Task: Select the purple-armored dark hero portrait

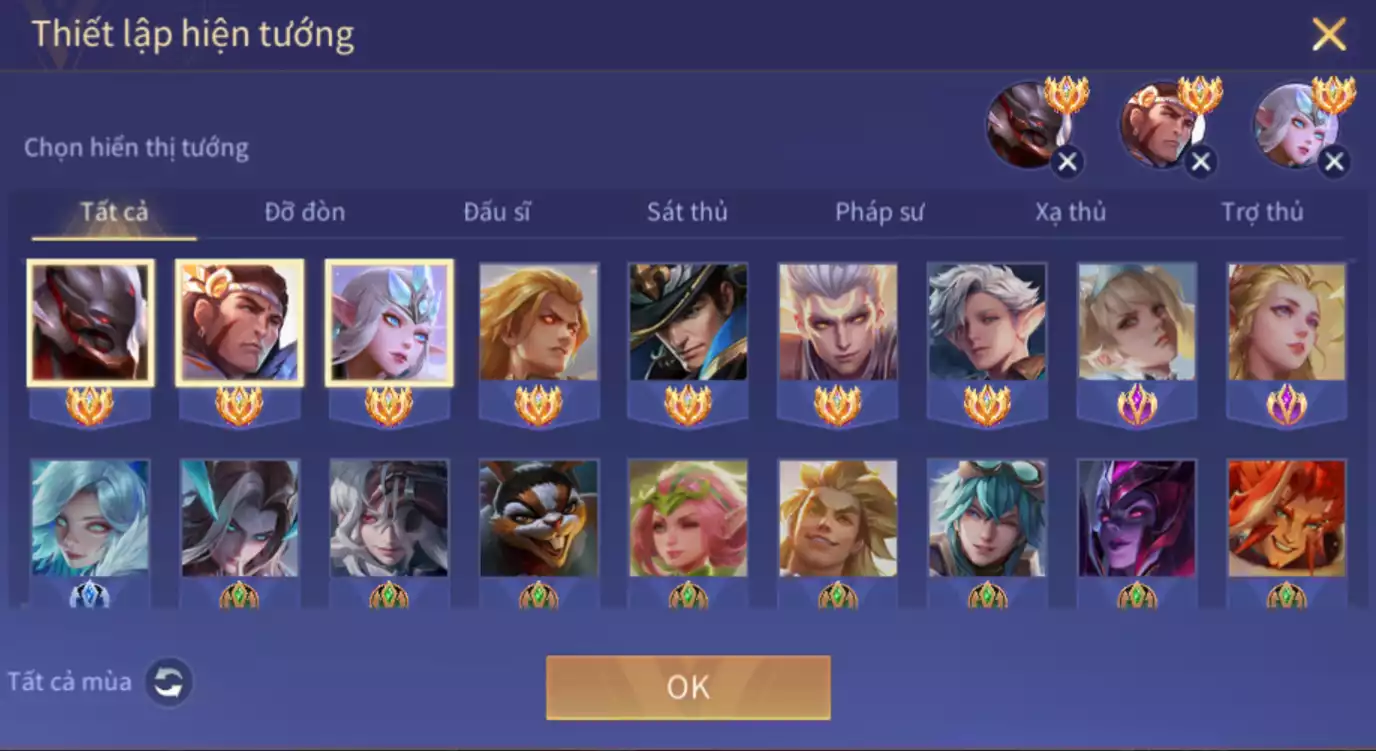Action: (1137, 518)
